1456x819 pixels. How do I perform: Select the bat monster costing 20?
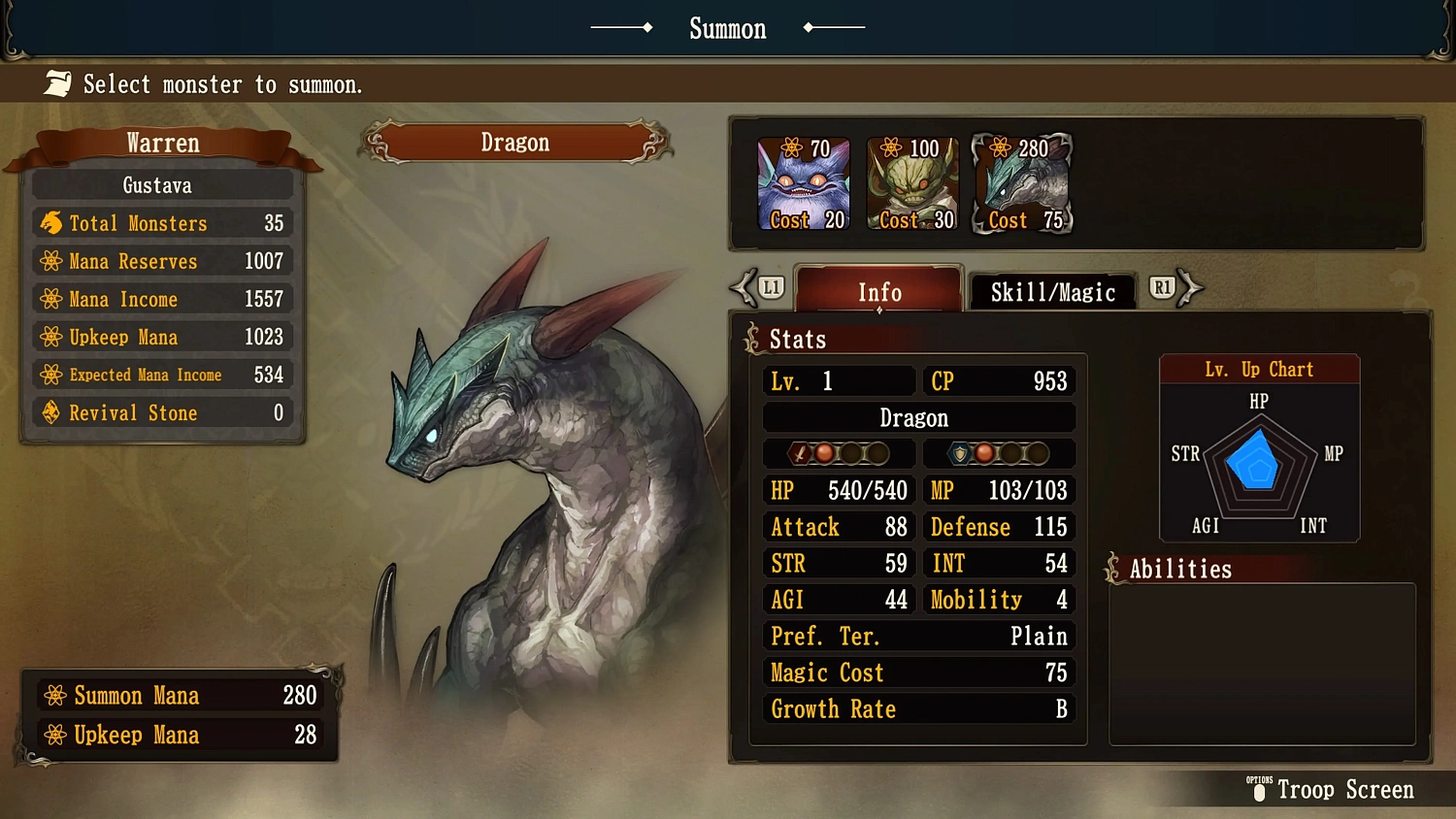pyautogui.click(x=804, y=183)
